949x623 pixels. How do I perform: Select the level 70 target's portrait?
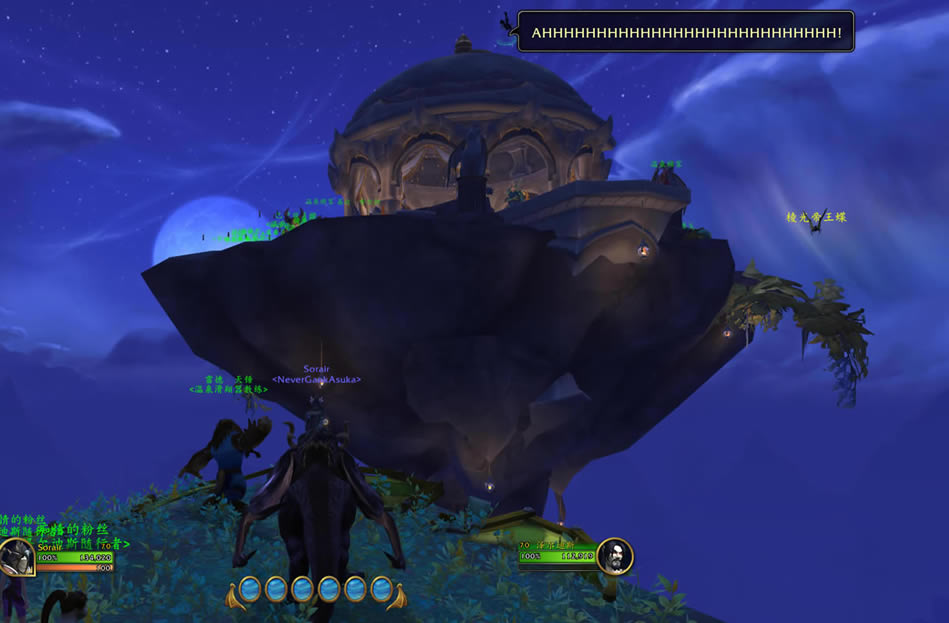point(615,556)
